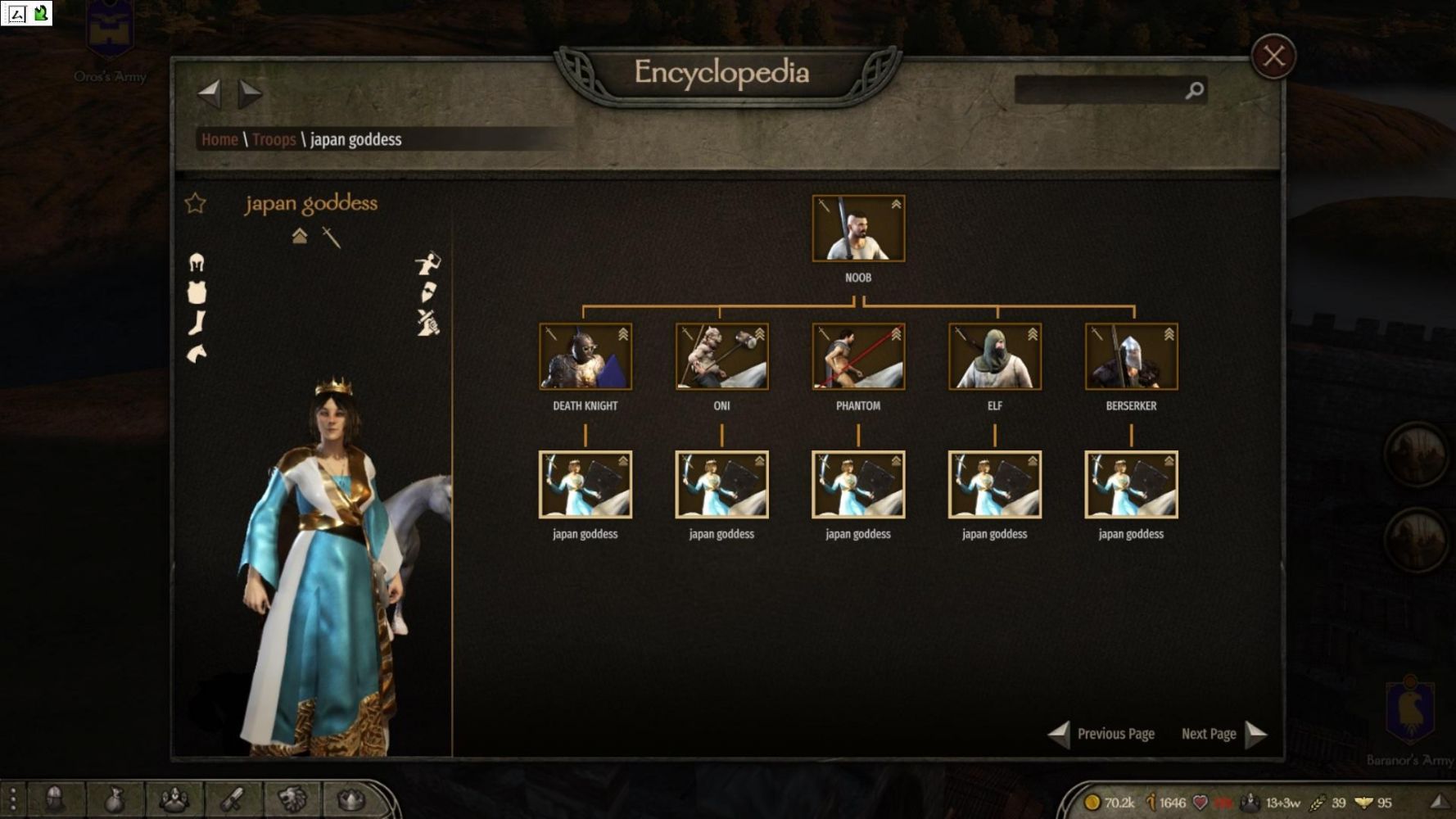The width and height of the screenshot is (1456, 819).
Task: Select the NOOB troop tile
Action: (x=858, y=229)
